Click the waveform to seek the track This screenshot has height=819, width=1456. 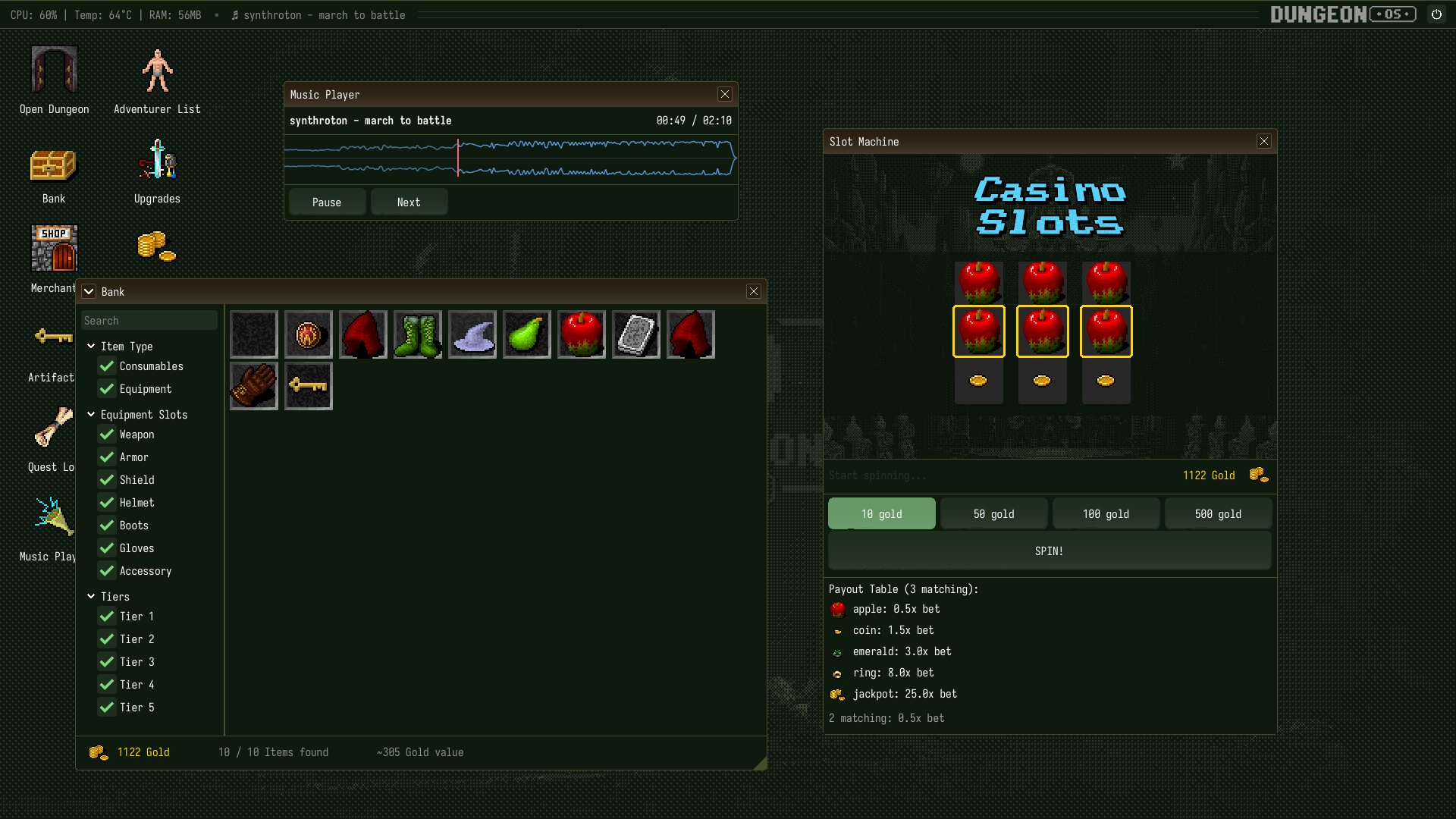pos(510,159)
